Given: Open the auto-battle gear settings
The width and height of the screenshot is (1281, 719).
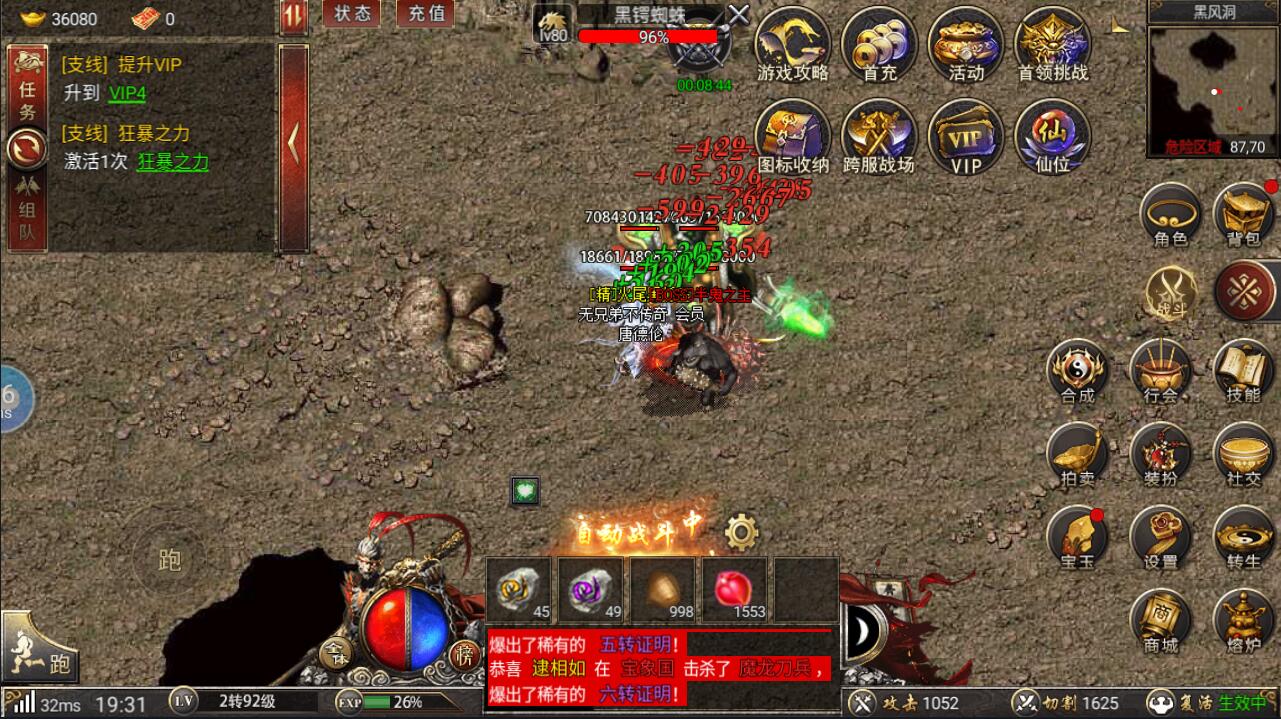Looking at the screenshot, I should pos(741,533).
